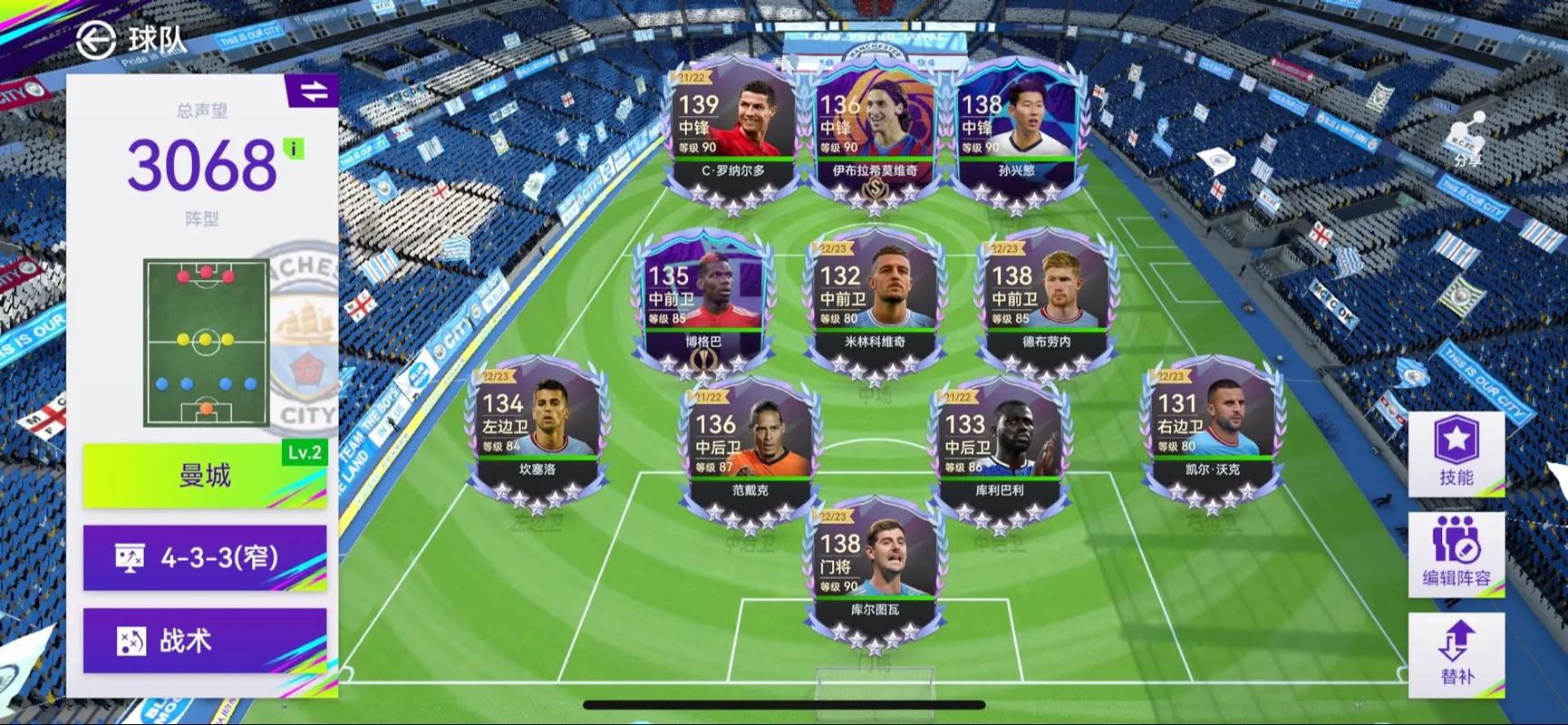
Task: Open 编辑阵容 lineup editor
Action: pyautogui.click(x=1456, y=554)
